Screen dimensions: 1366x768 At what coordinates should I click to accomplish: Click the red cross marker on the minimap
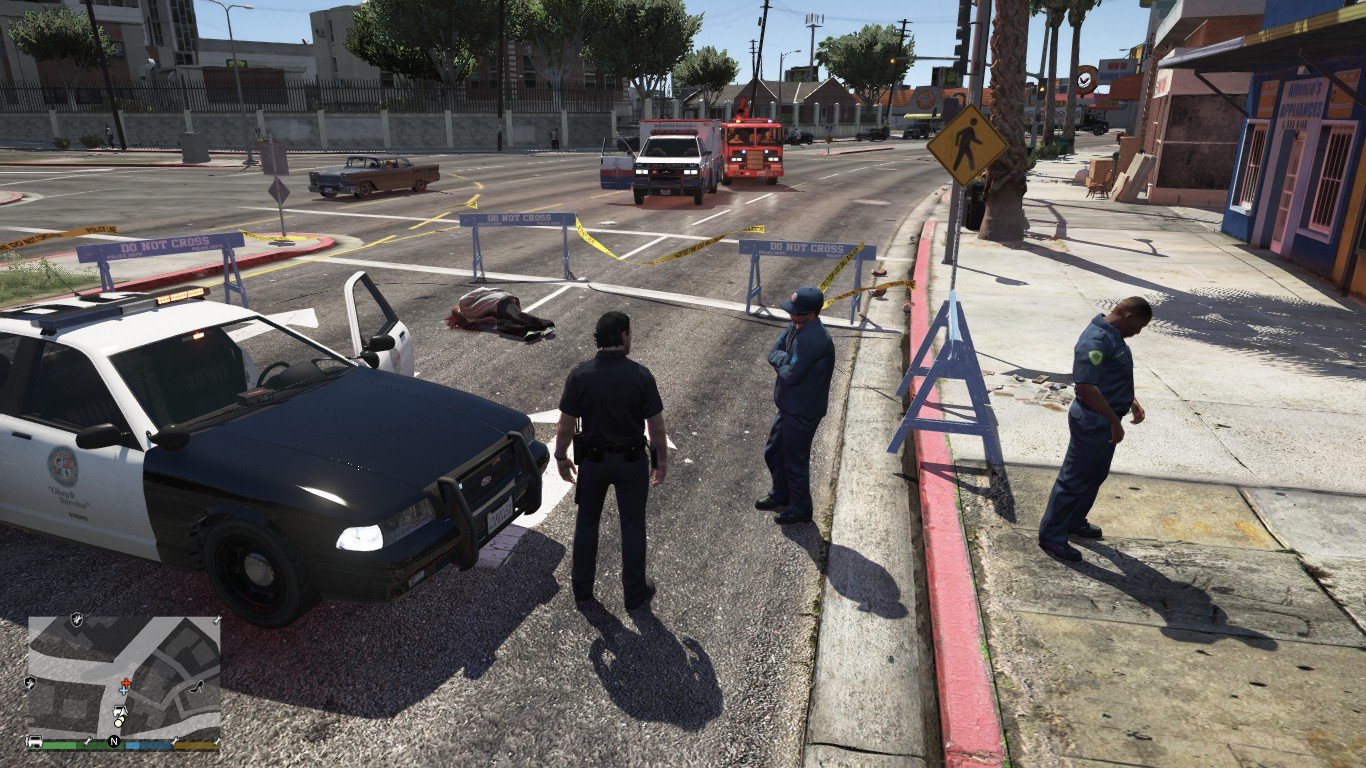127,682
